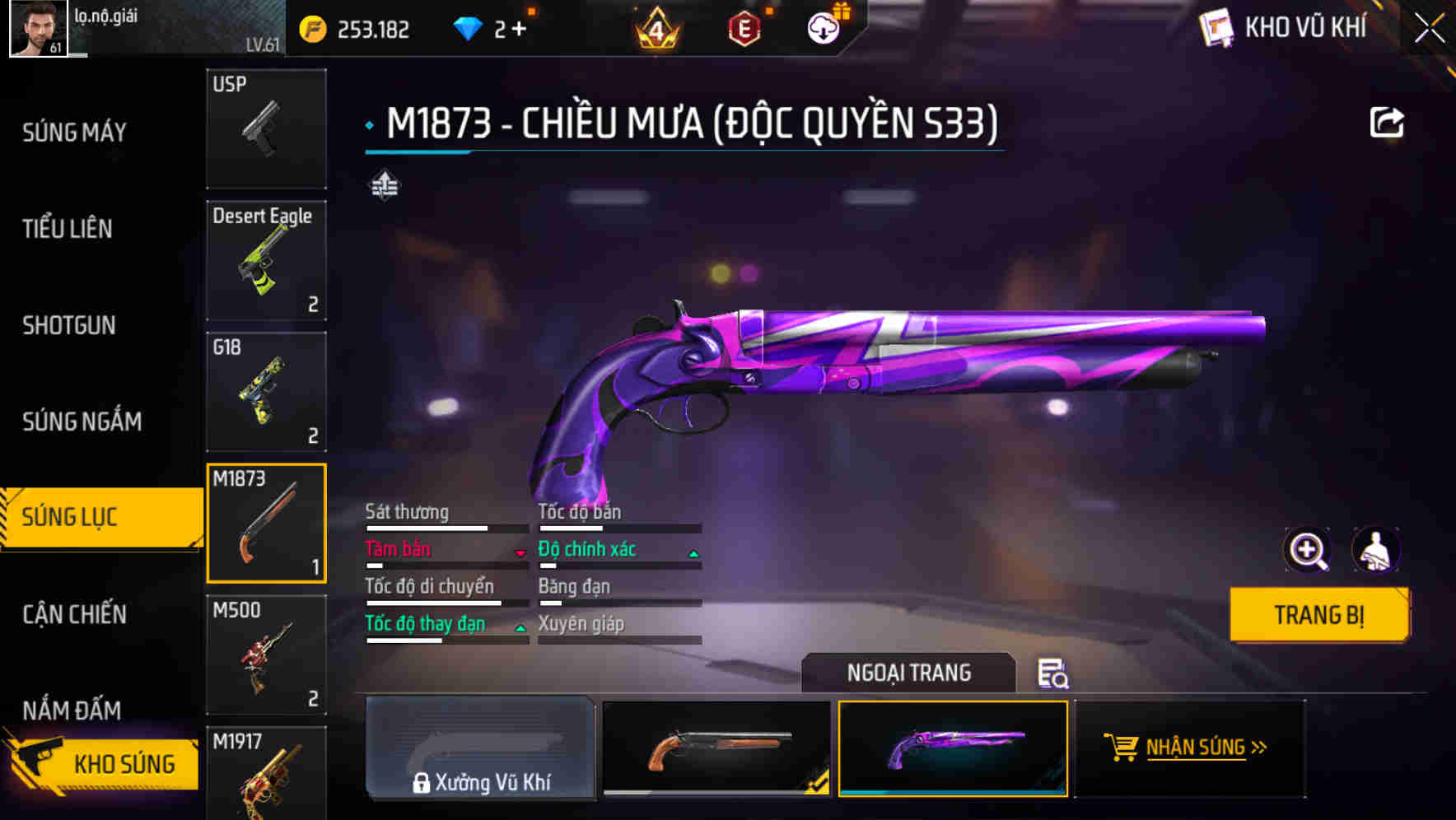
Task: Select the magnifier to zoom the weapon
Action: (1309, 550)
